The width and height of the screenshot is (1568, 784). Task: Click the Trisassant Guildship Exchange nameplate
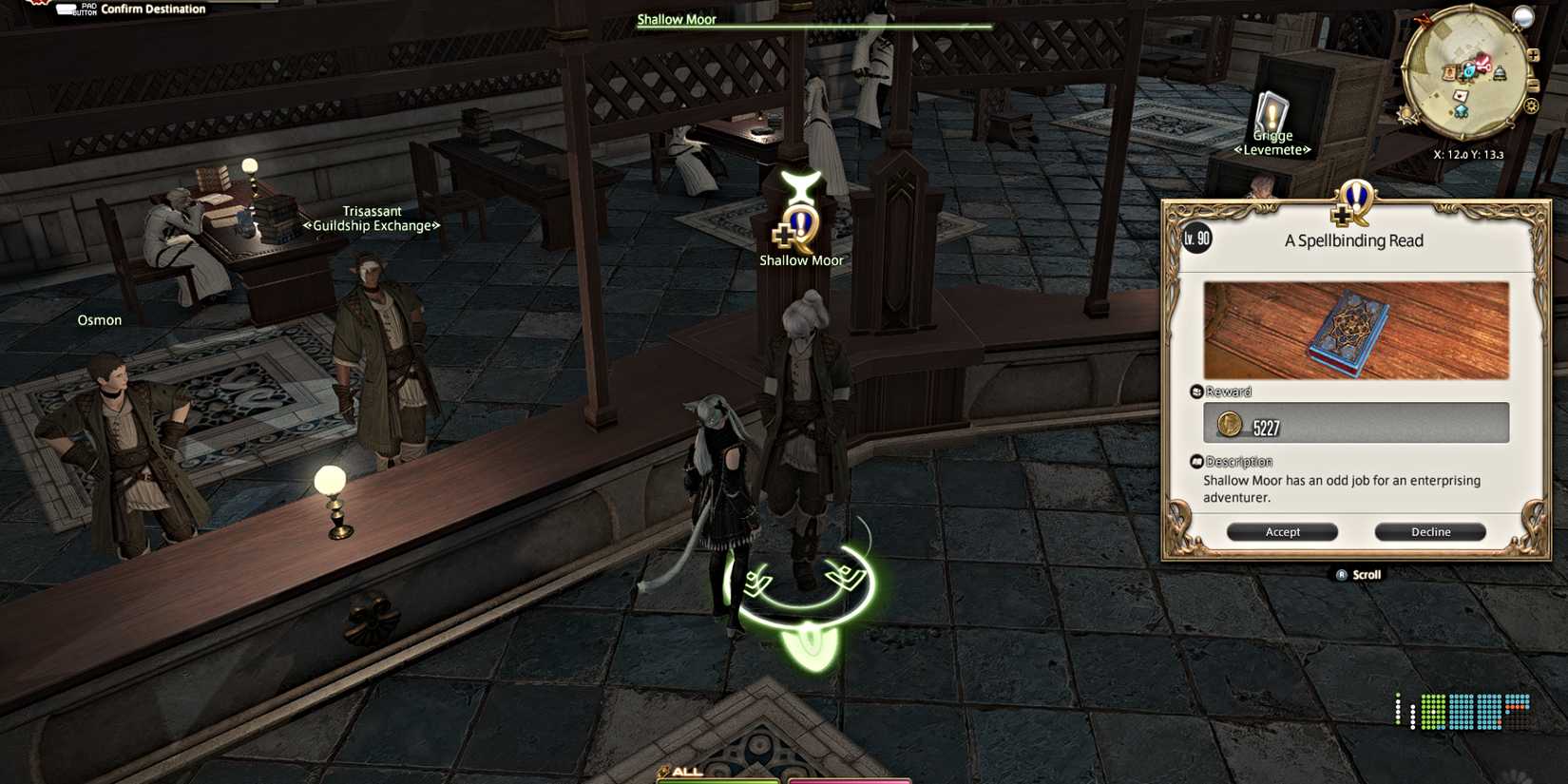coord(372,218)
